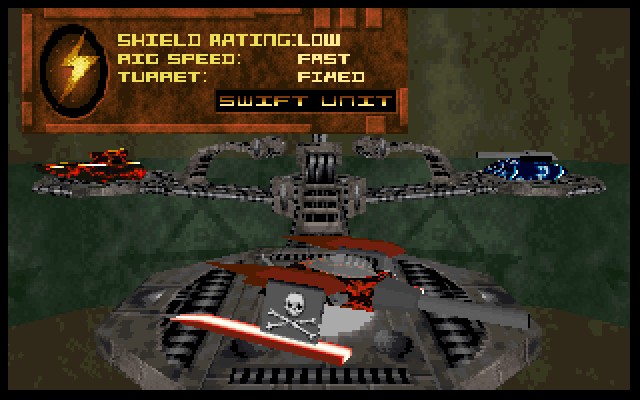Choose the blue rig on the carousel
The image size is (640, 400).
[x=529, y=167]
